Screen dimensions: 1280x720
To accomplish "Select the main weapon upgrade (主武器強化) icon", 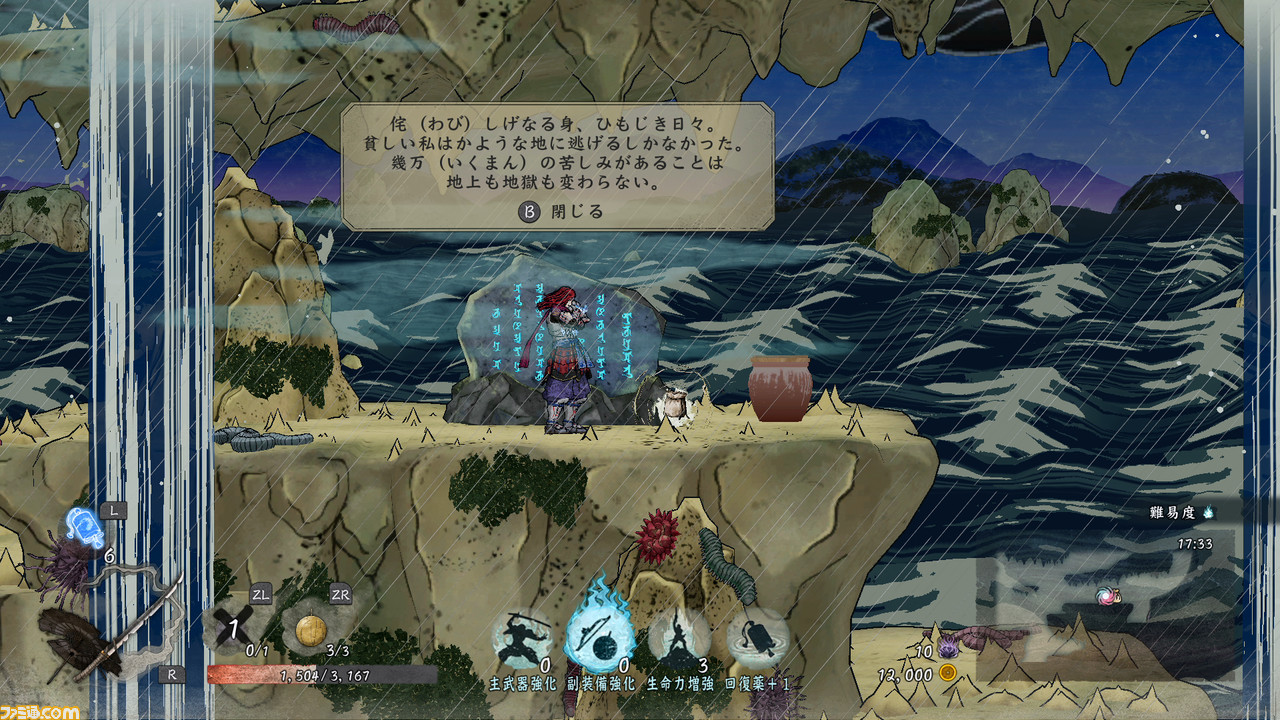I will pos(522,640).
